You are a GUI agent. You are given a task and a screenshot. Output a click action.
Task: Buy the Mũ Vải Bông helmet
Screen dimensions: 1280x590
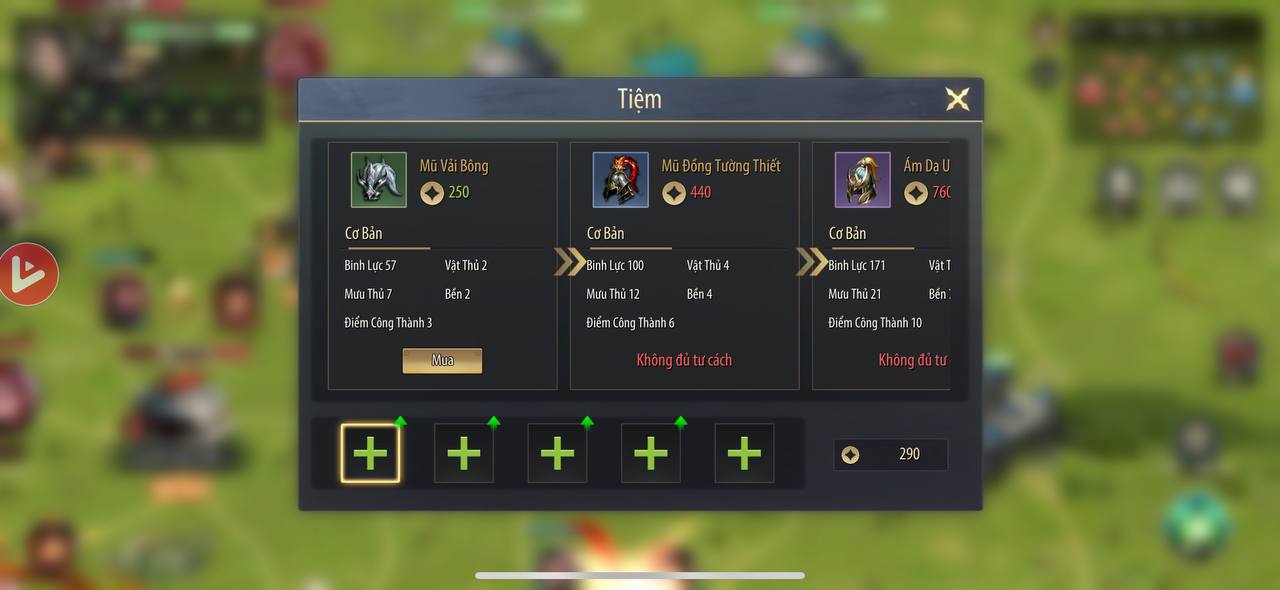pos(442,360)
